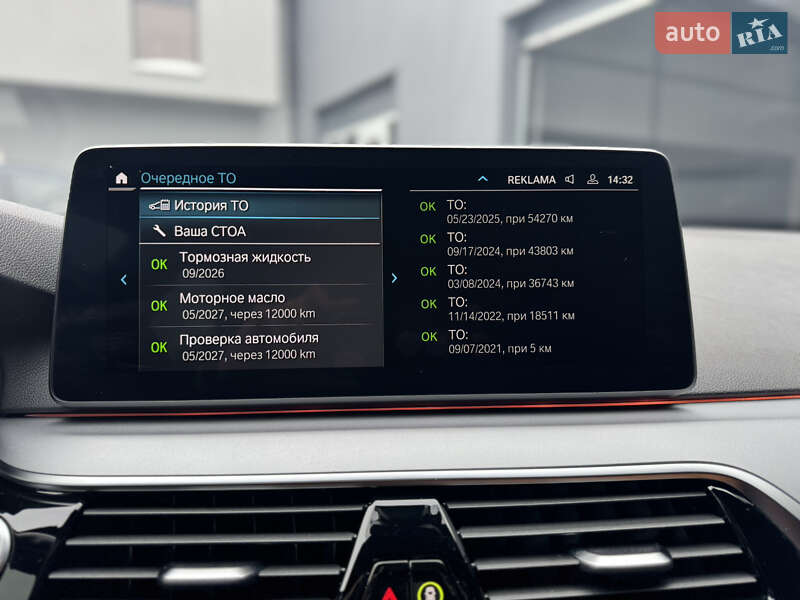The width and height of the screenshot is (800, 600).
Task: Select the REKLAMA label in the status bar
Action: 531,180
